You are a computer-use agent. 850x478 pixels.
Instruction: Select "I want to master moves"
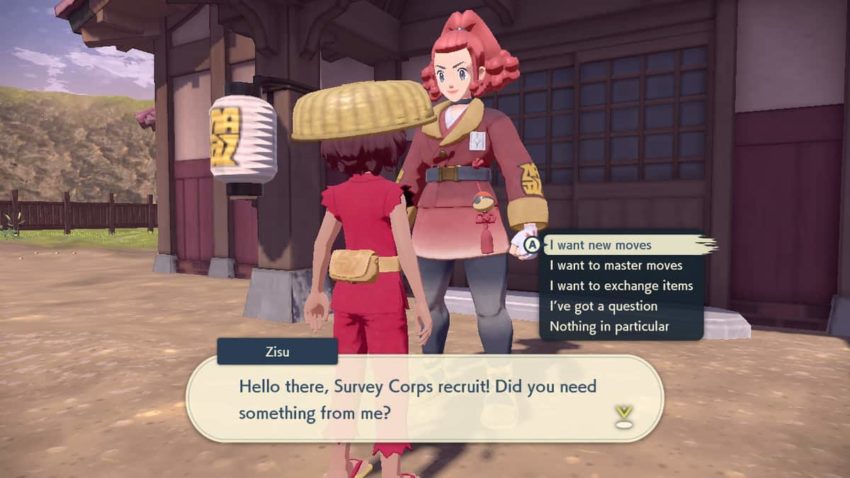pos(616,266)
